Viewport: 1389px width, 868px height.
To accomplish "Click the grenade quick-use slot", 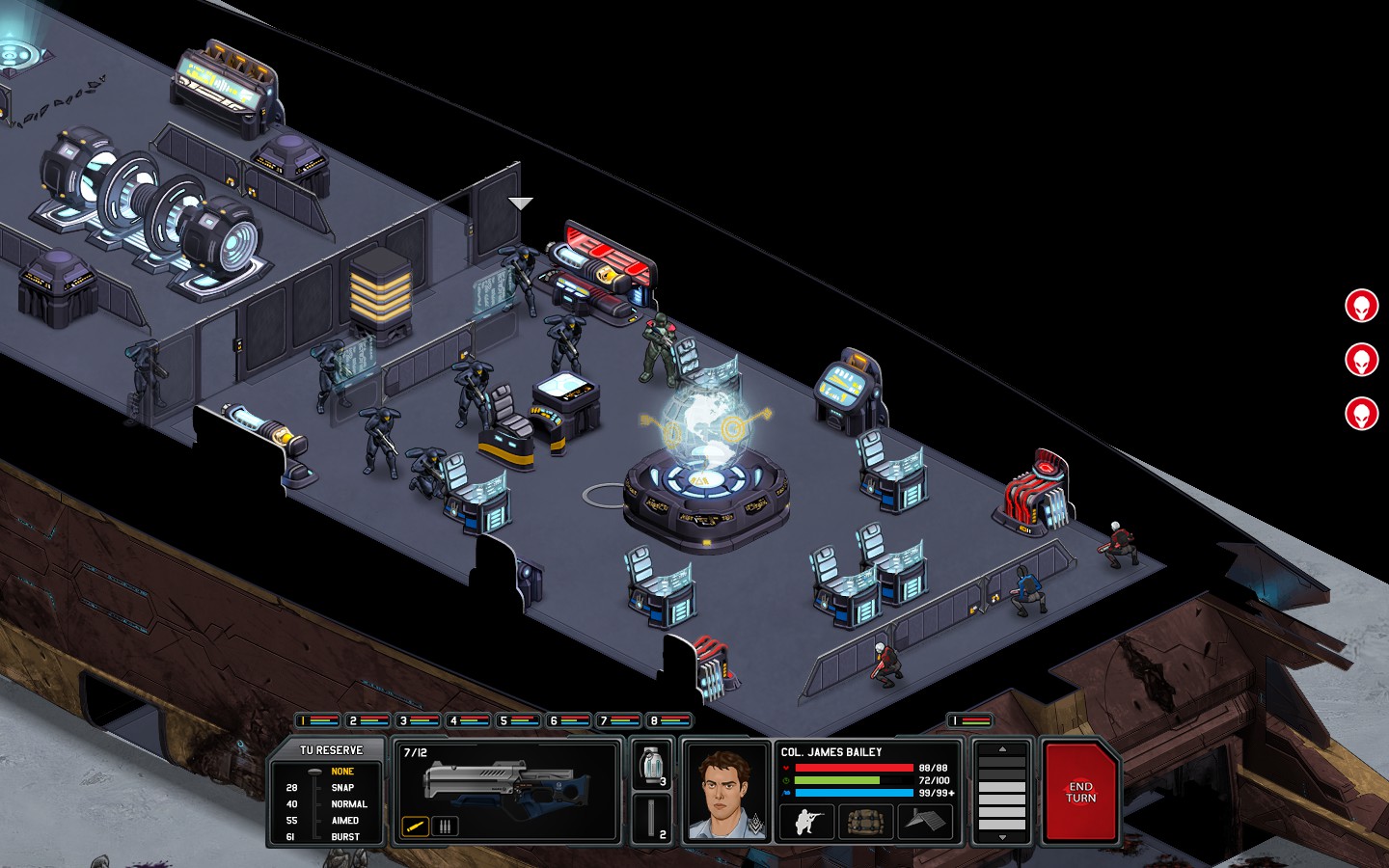I will click(651, 767).
